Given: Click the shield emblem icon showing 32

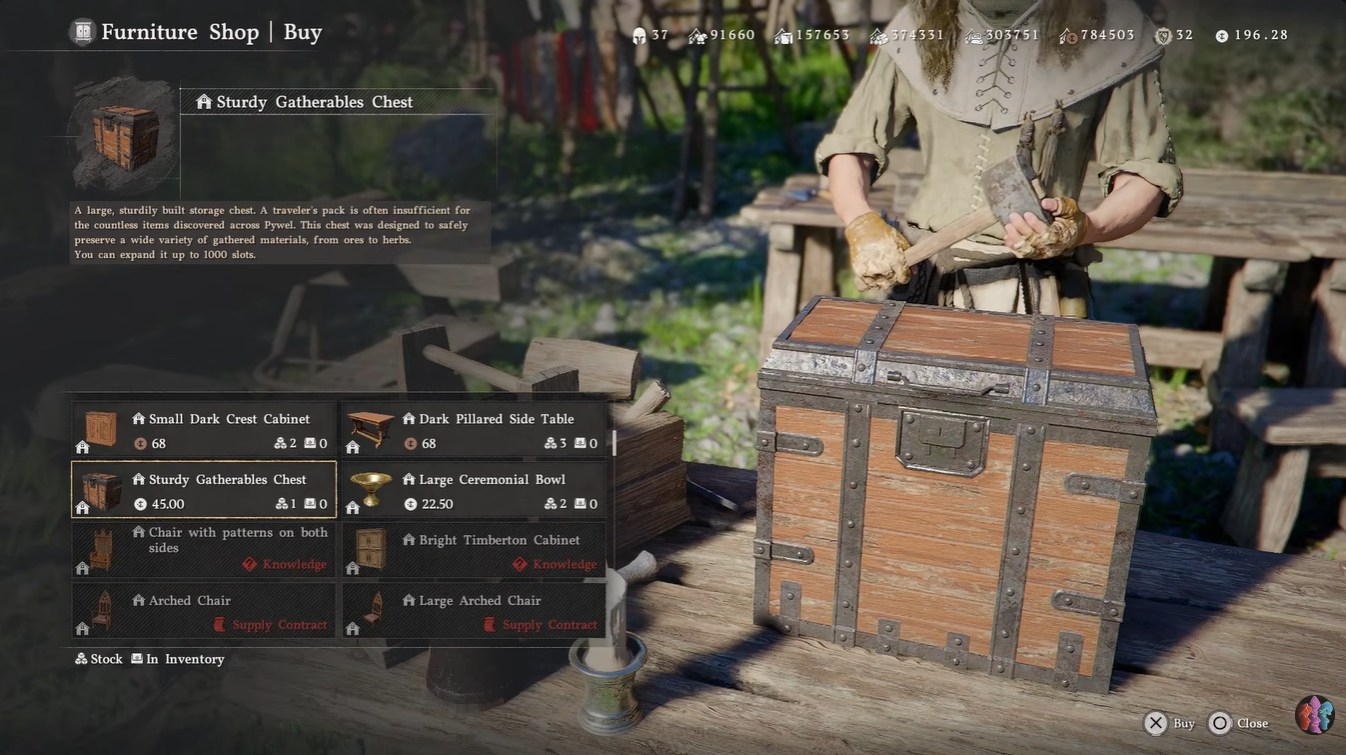Looking at the screenshot, I should pos(1163,34).
